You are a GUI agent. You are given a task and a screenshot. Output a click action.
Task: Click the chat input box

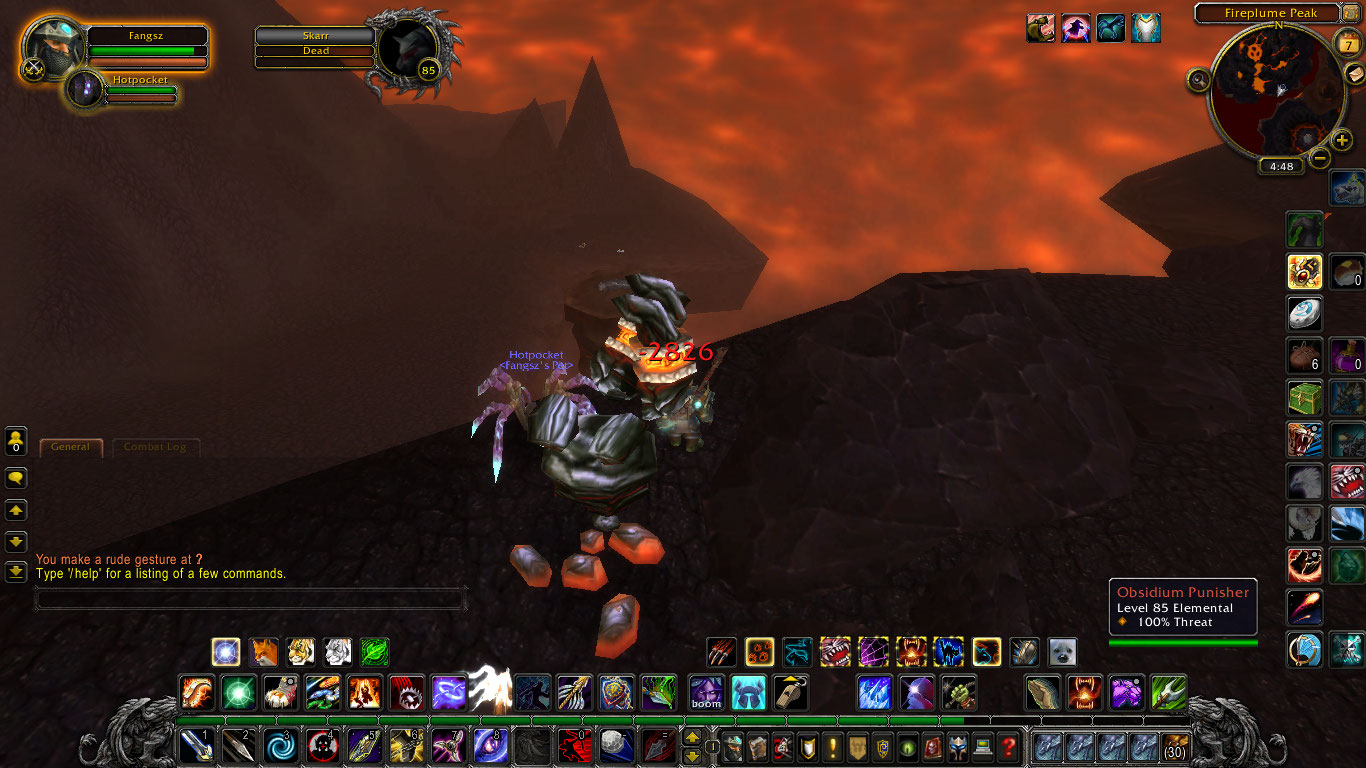click(x=250, y=599)
